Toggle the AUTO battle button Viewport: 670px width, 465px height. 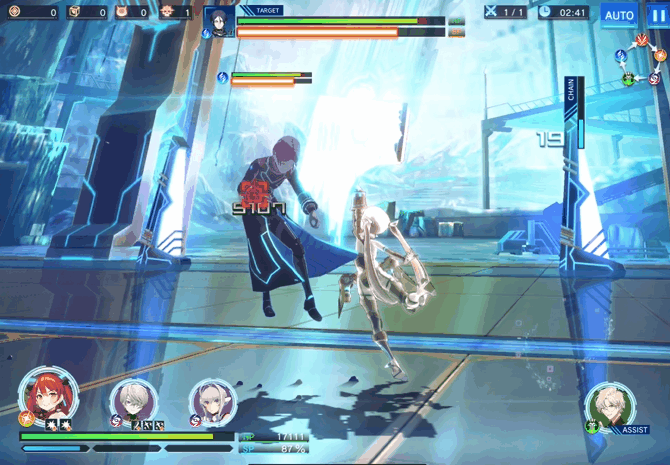coord(619,15)
